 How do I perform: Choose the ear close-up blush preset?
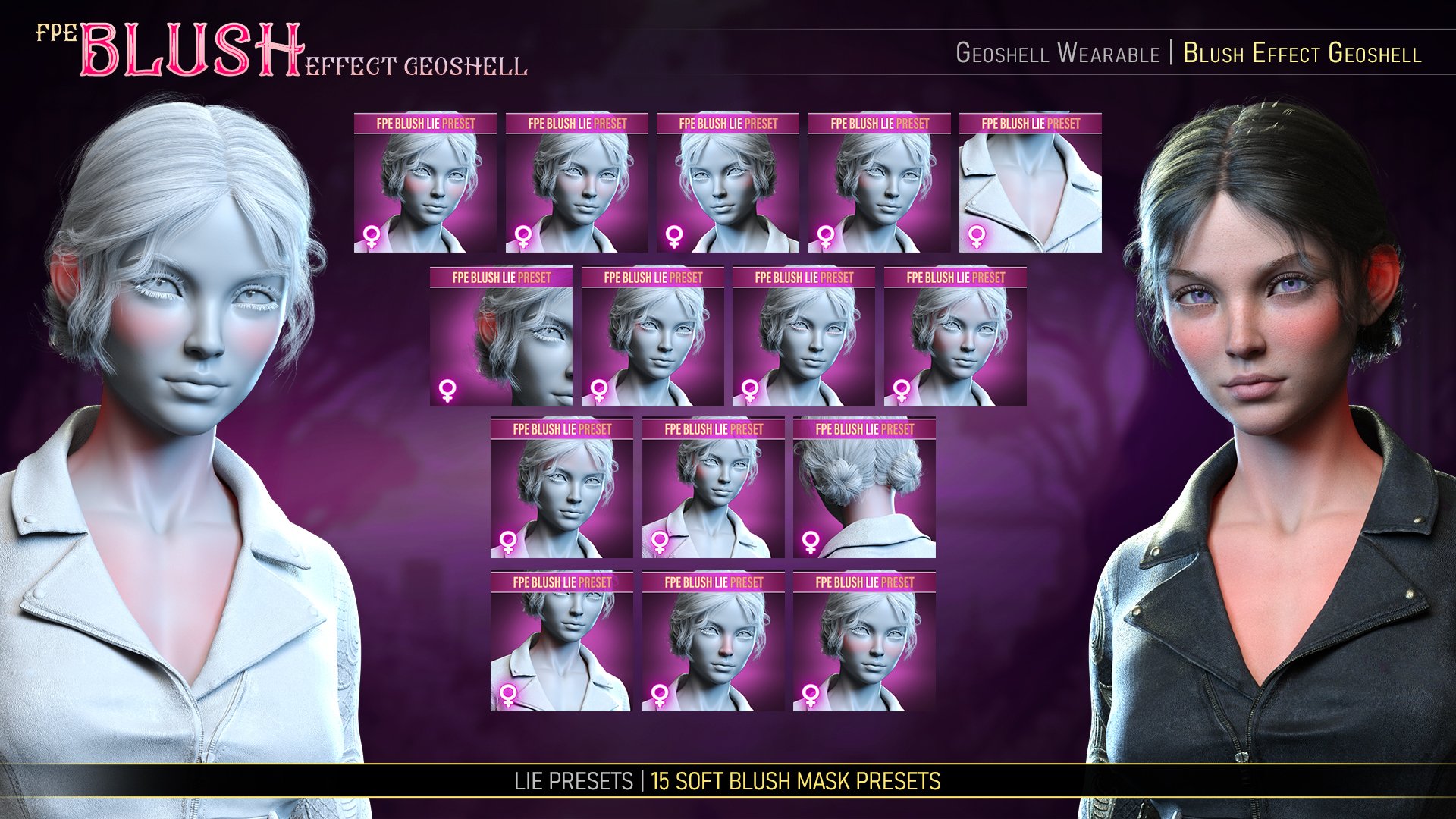(x=500, y=336)
